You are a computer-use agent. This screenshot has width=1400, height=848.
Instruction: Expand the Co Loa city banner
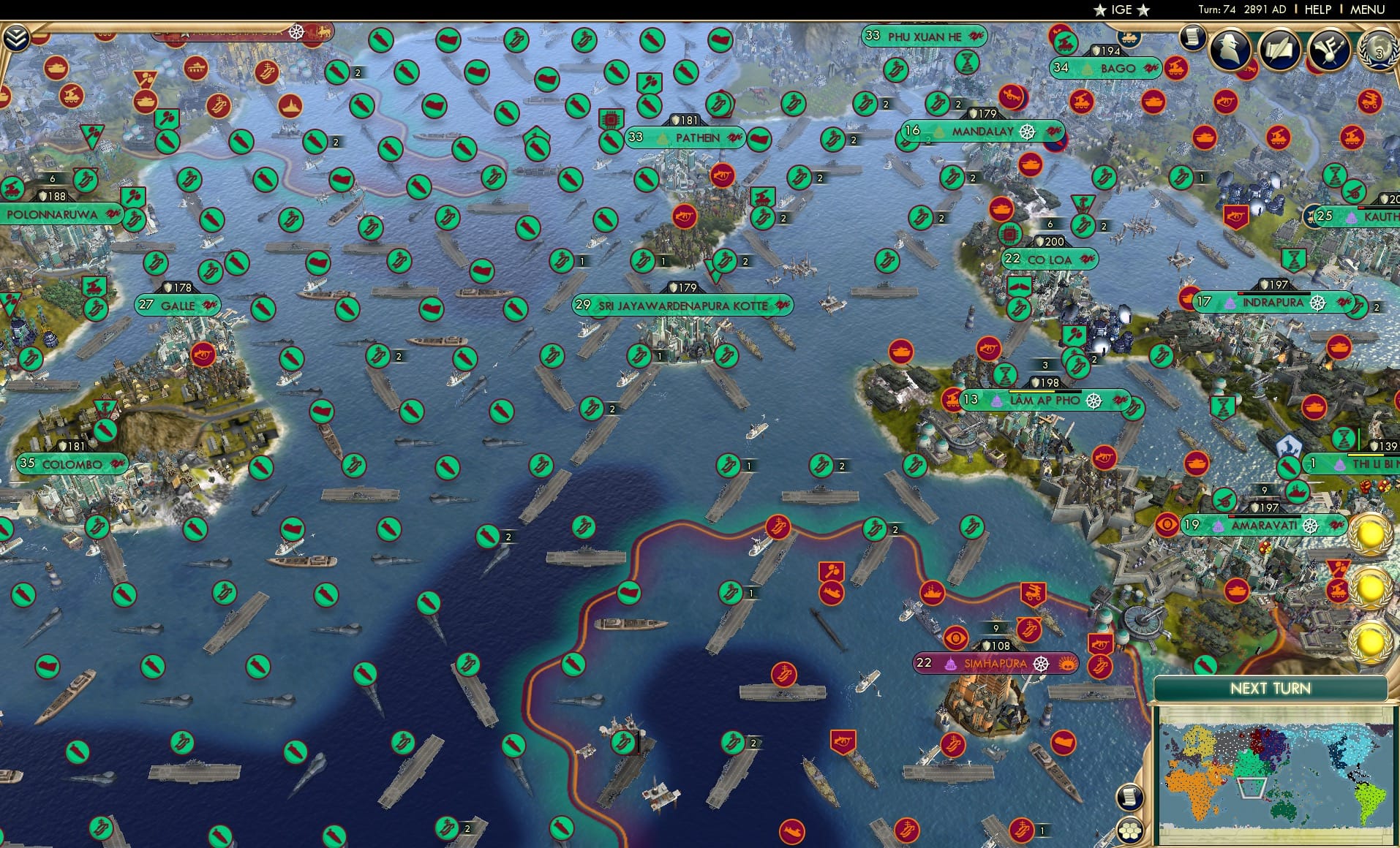1049,260
